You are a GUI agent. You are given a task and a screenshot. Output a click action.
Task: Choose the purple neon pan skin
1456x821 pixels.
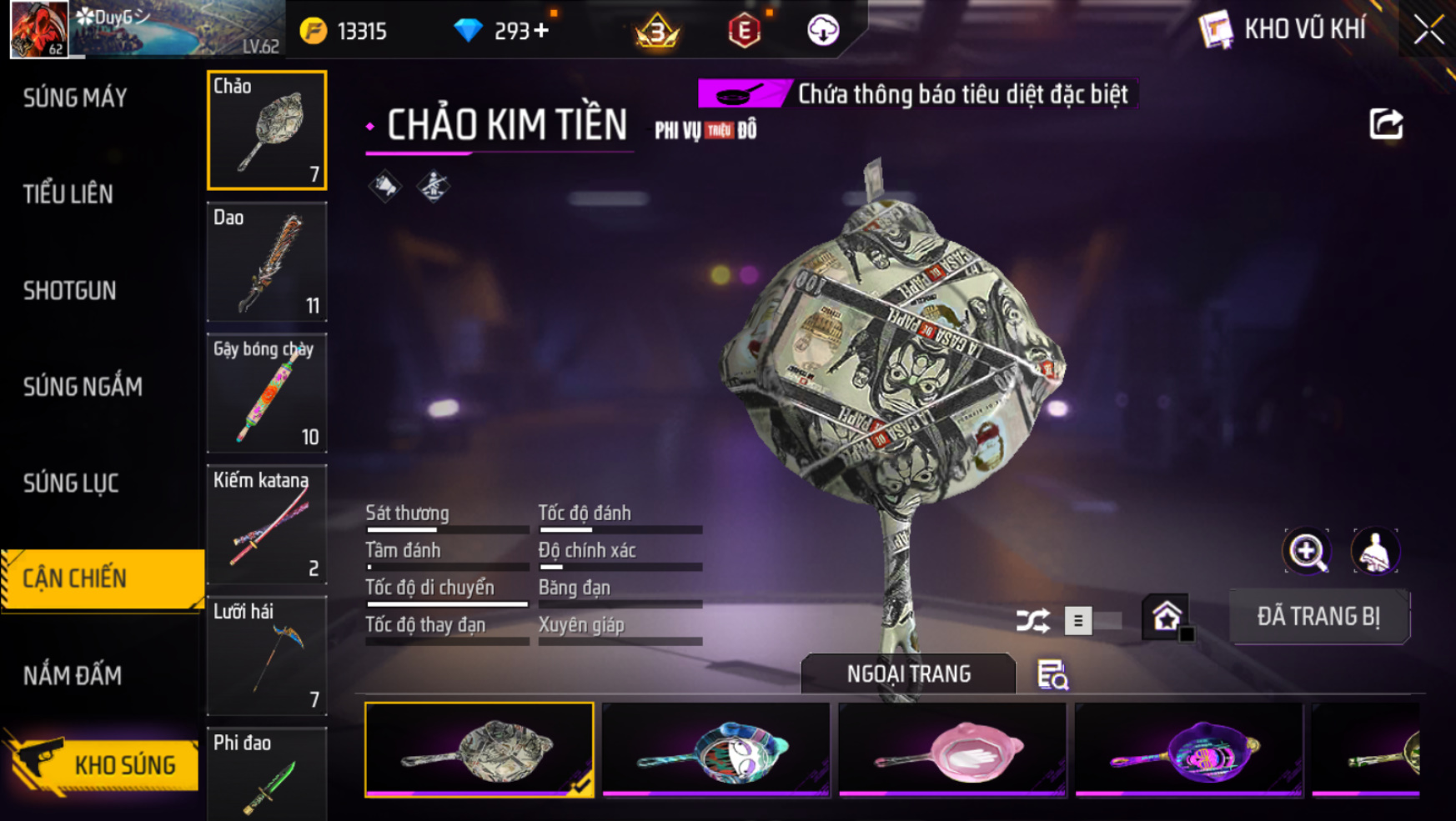pyautogui.click(x=1188, y=750)
